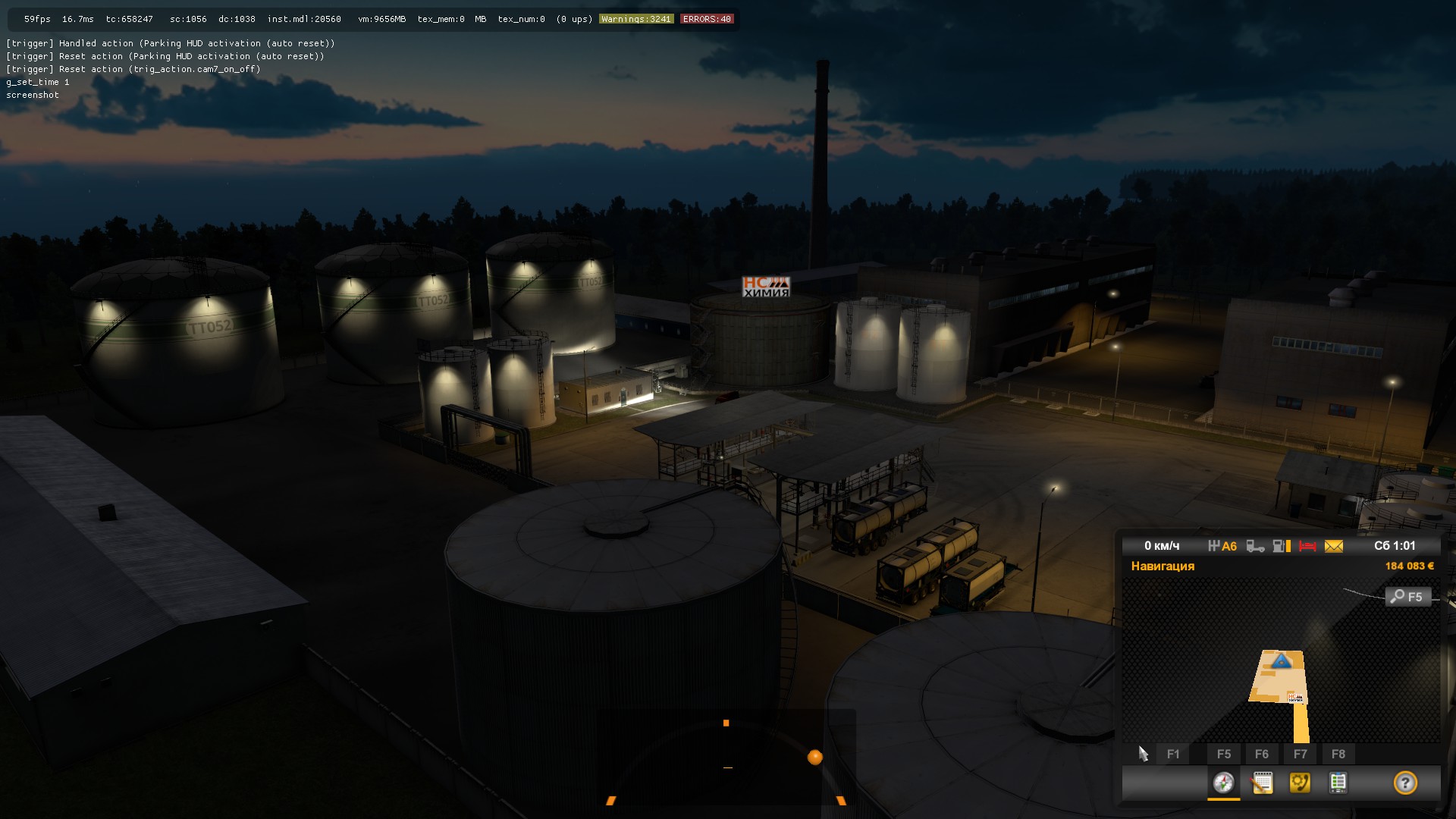Select the fuel pump indicator icon
Image resolution: width=1456 pixels, height=819 pixels.
click(1281, 546)
